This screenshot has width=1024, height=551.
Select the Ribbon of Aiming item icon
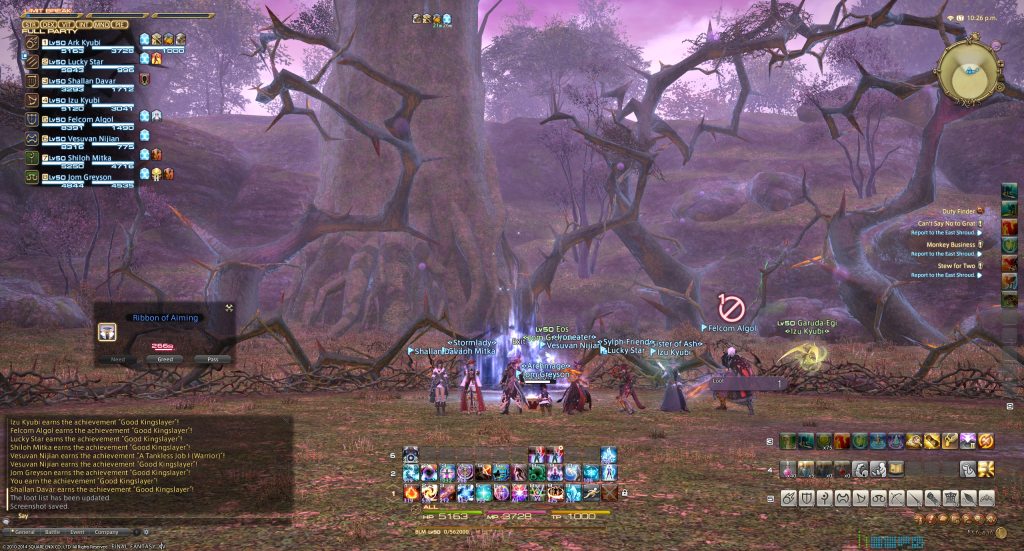point(107,332)
